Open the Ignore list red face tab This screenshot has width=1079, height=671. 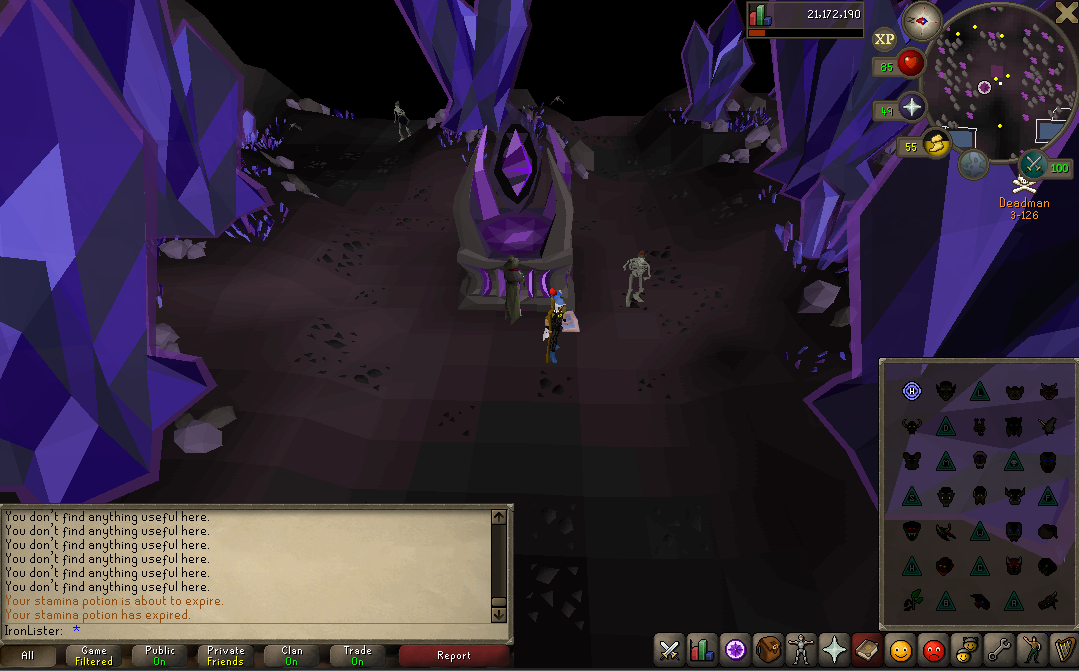point(932,651)
